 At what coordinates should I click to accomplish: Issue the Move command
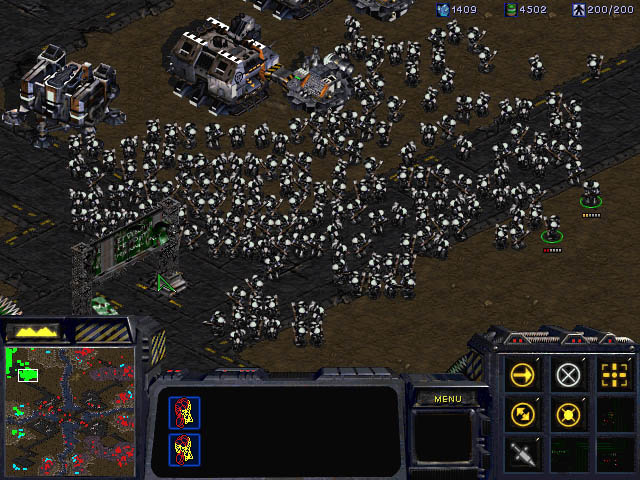pyautogui.click(x=522, y=374)
